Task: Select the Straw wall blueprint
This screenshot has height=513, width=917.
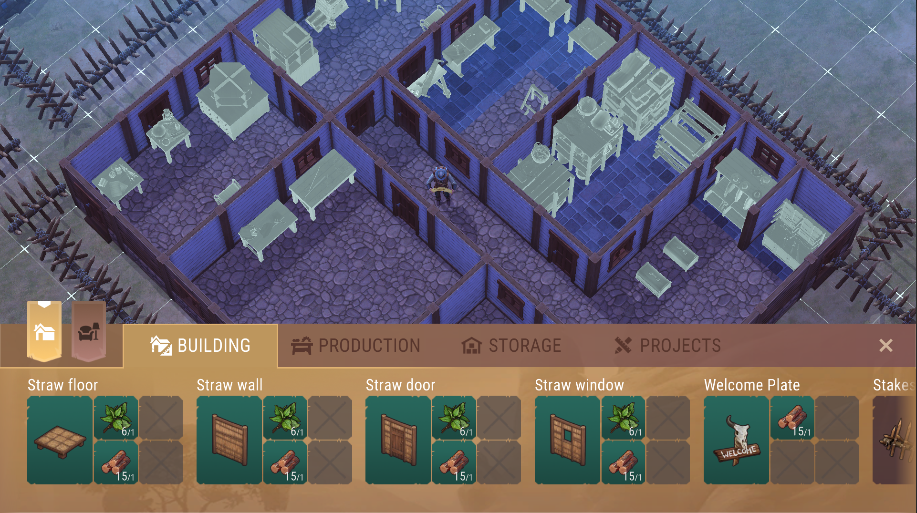Action: click(229, 440)
